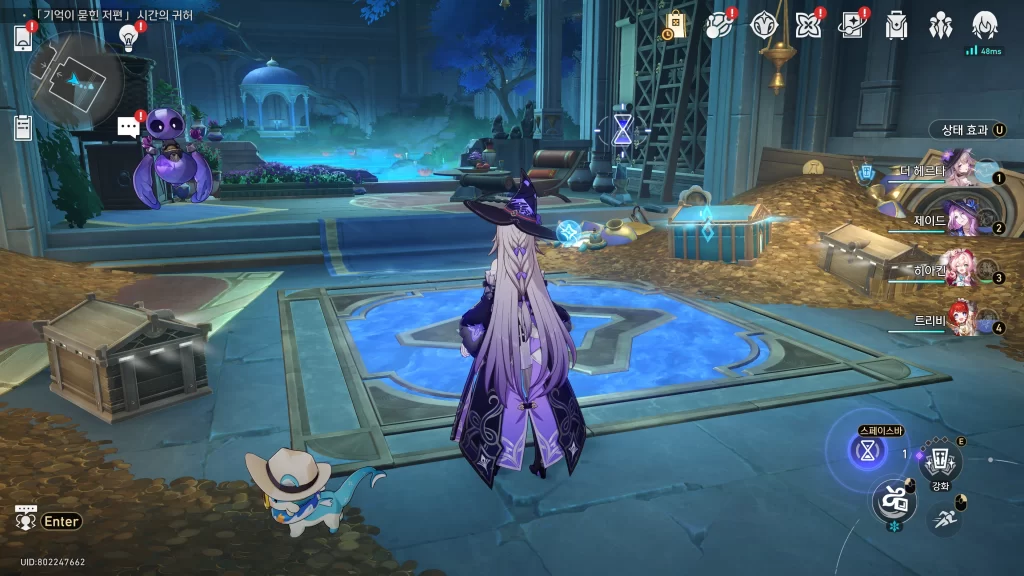Activate the 강화 technique skill
Screen dimensions: 1024x576
(940, 461)
